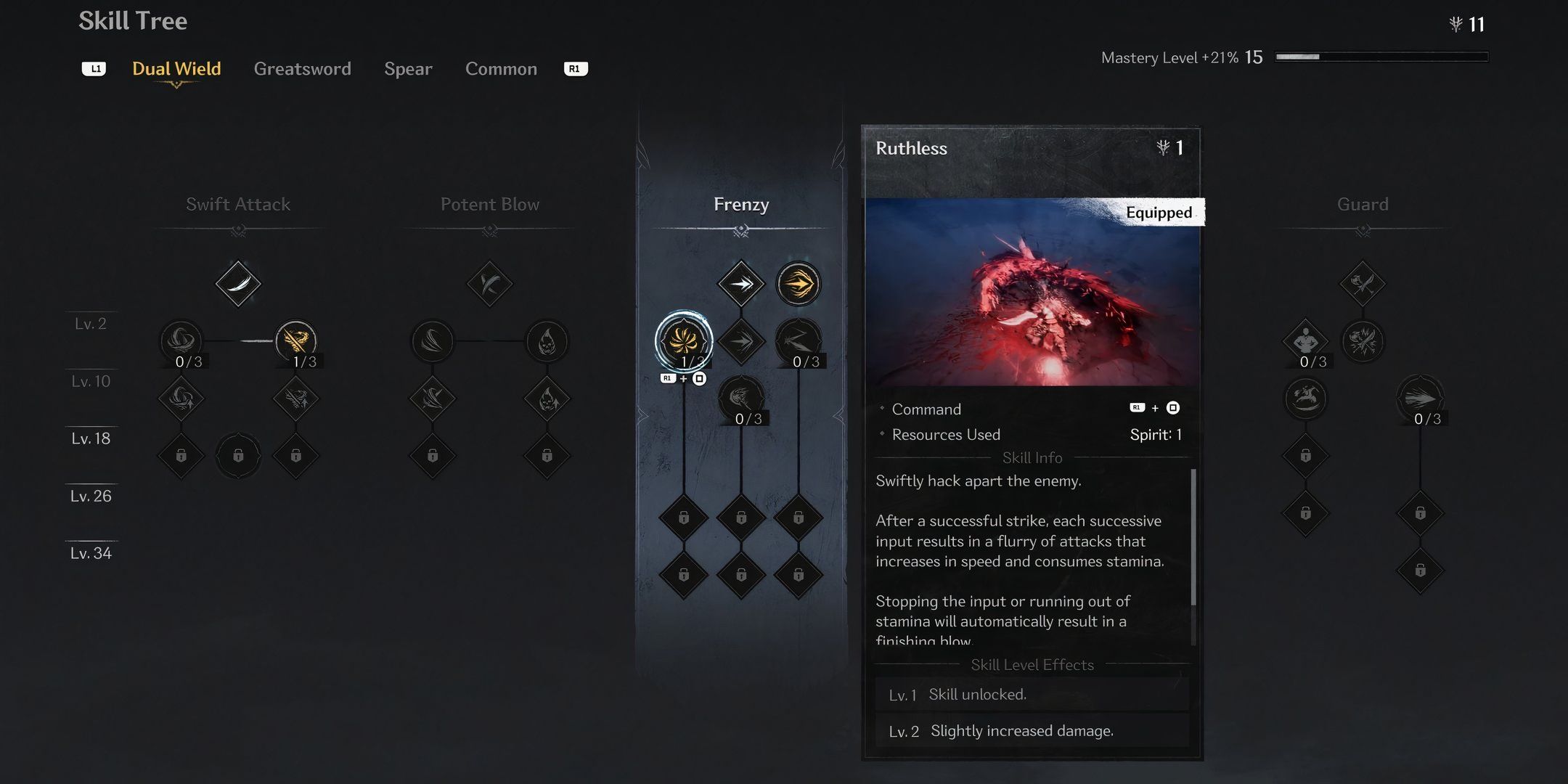
Task: Switch to the Common skill tab
Action: (x=501, y=68)
